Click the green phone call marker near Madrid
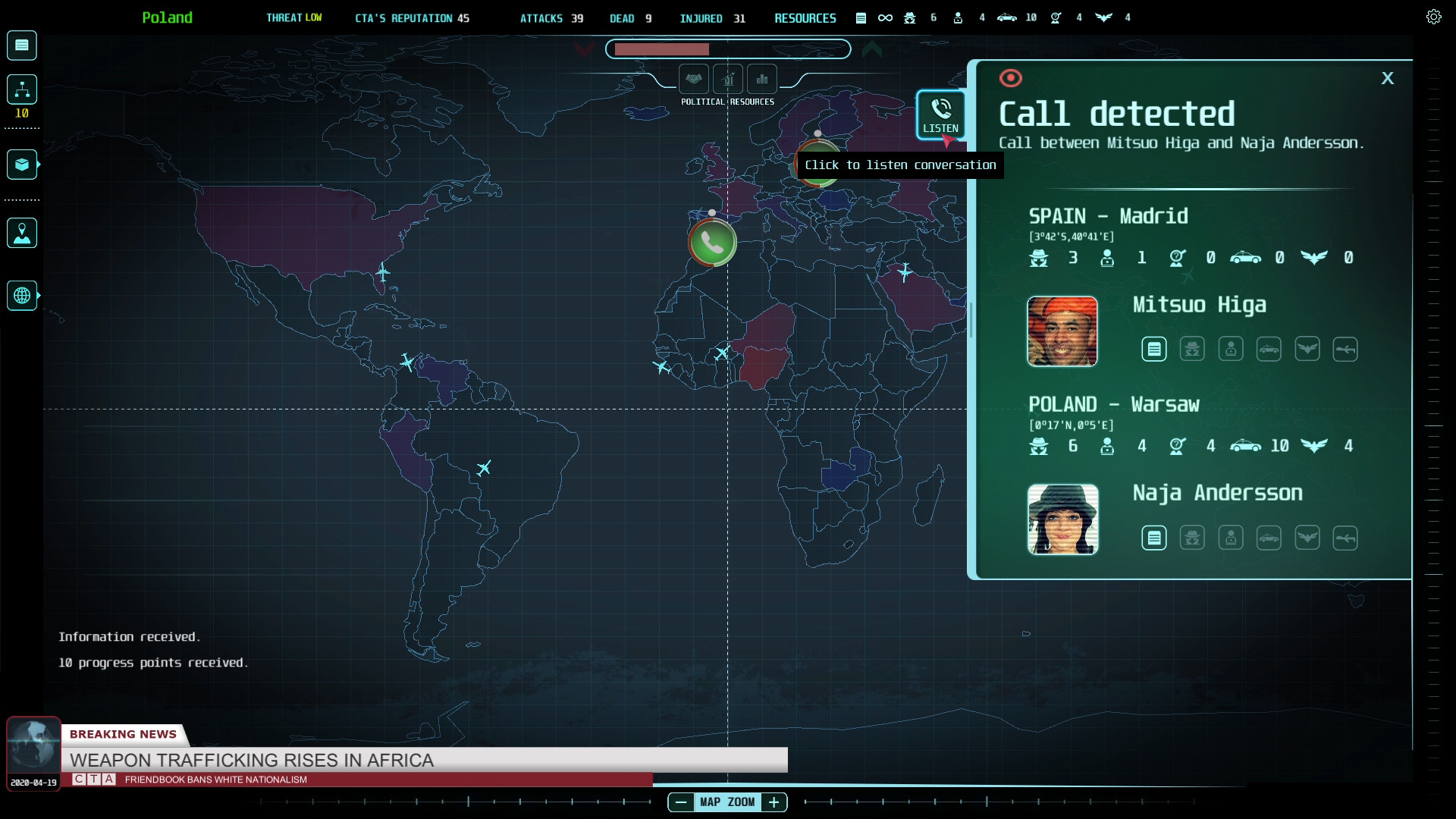Viewport: 1456px width, 819px height. coord(712,243)
